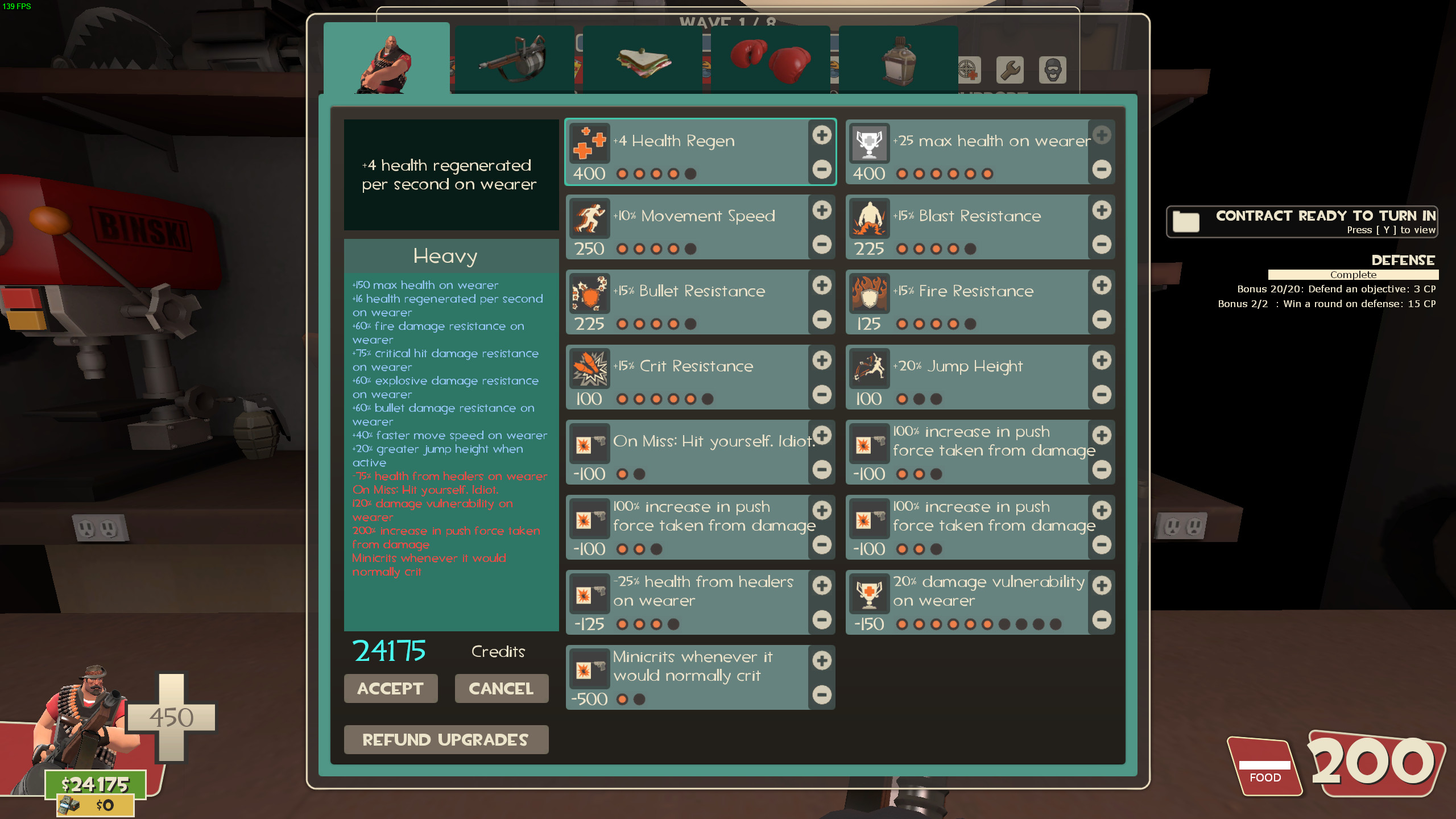Click the Movement Speed runner icon
The image size is (1456, 819).
tap(590, 218)
